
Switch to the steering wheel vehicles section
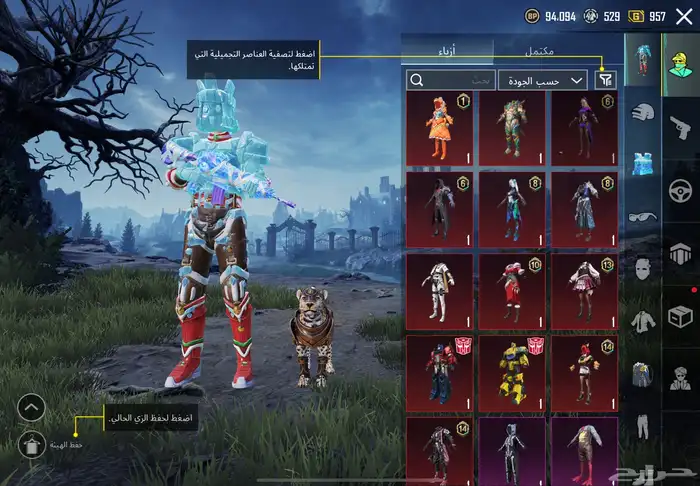pyautogui.click(x=681, y=188)
